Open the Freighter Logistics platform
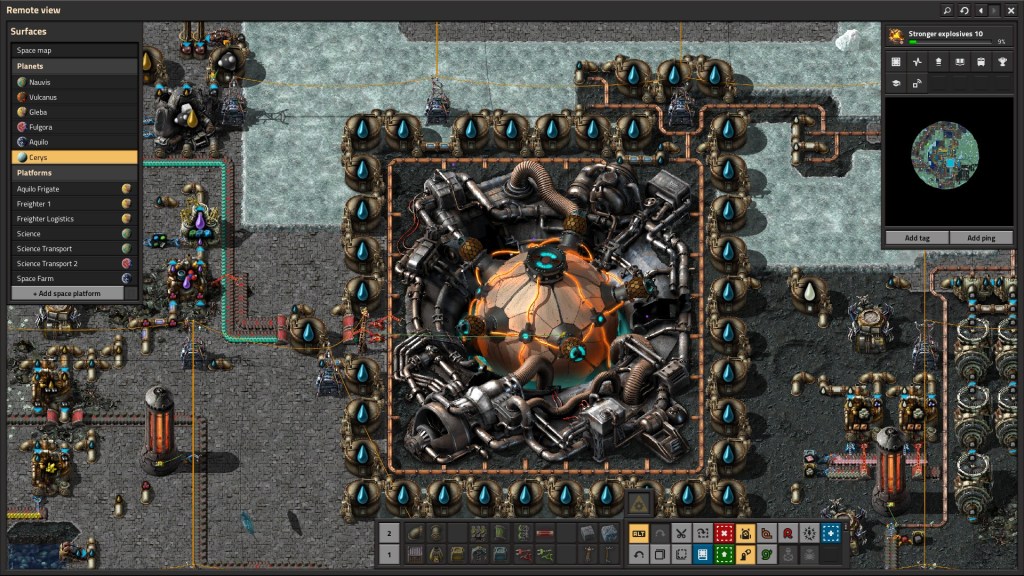This screenshot has height=576, width=1024. [x=74, y=218]
